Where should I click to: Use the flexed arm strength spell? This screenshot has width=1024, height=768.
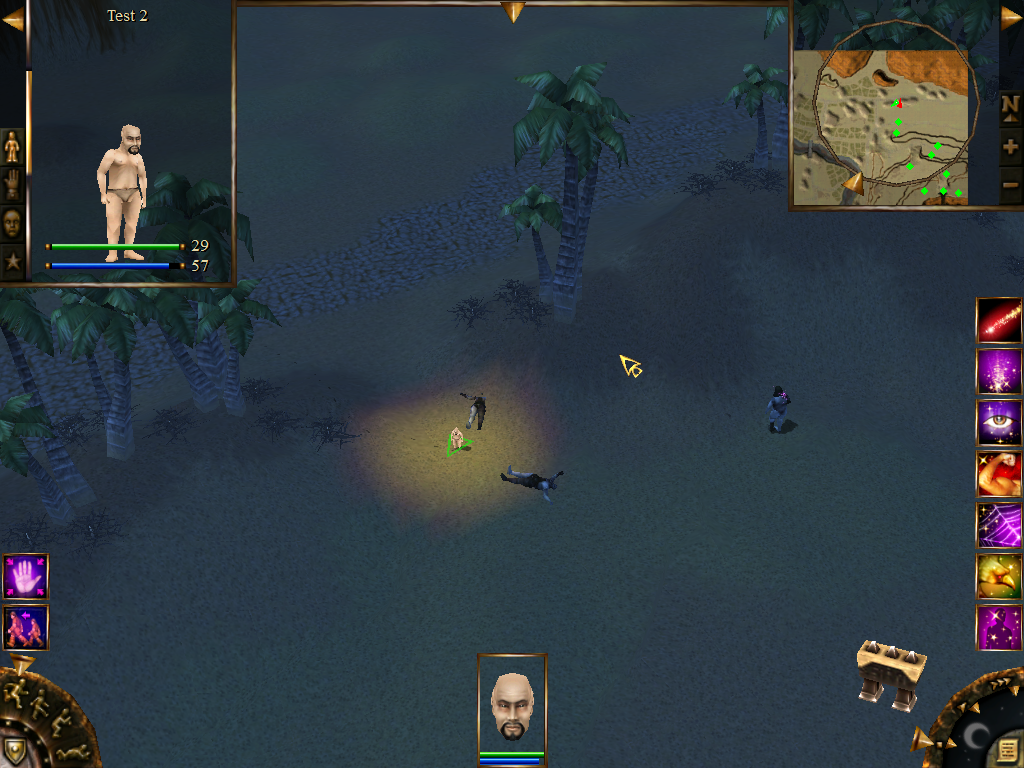coord(999,474)
